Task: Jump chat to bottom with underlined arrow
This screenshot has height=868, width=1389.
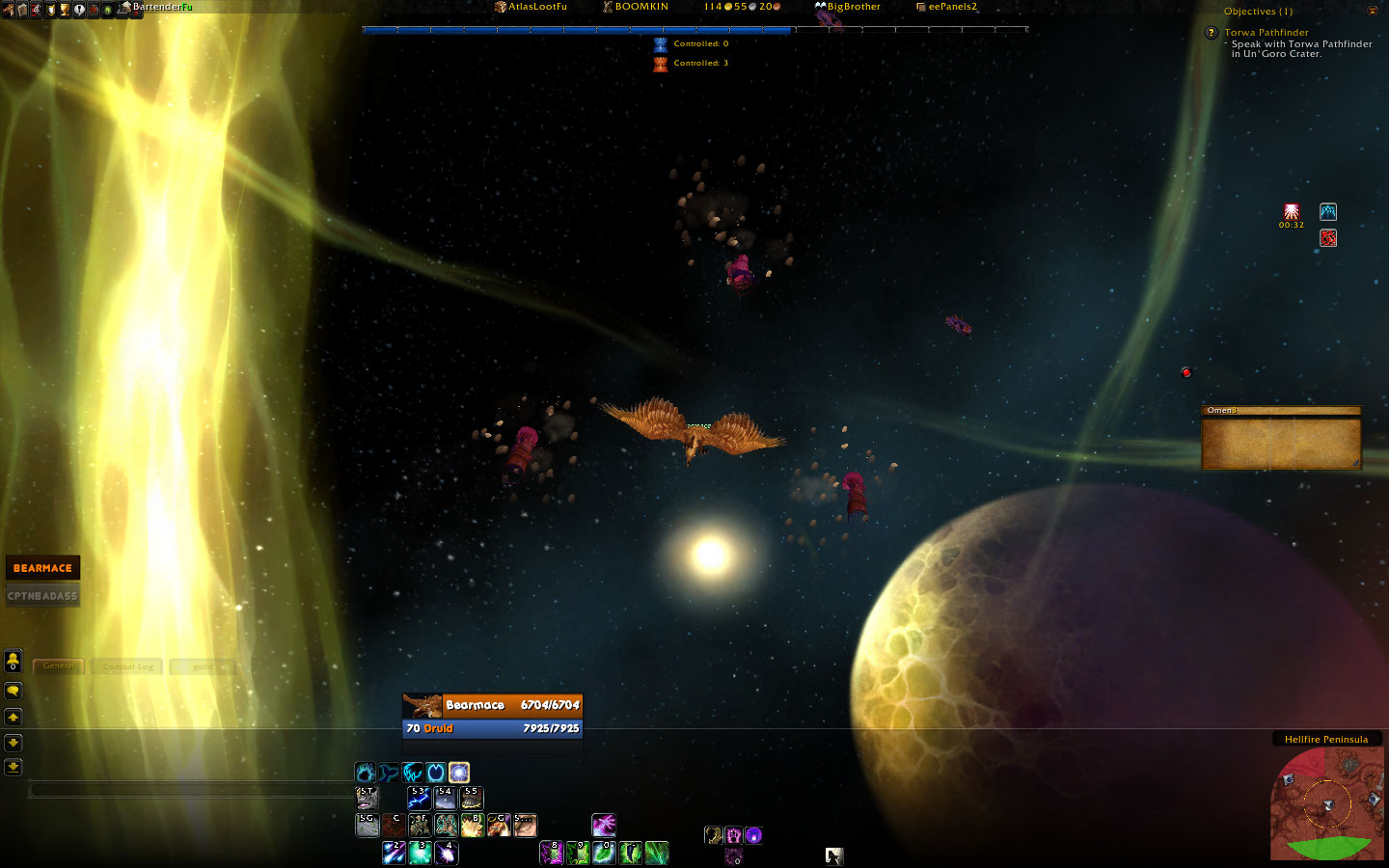Action: (14, 768)
